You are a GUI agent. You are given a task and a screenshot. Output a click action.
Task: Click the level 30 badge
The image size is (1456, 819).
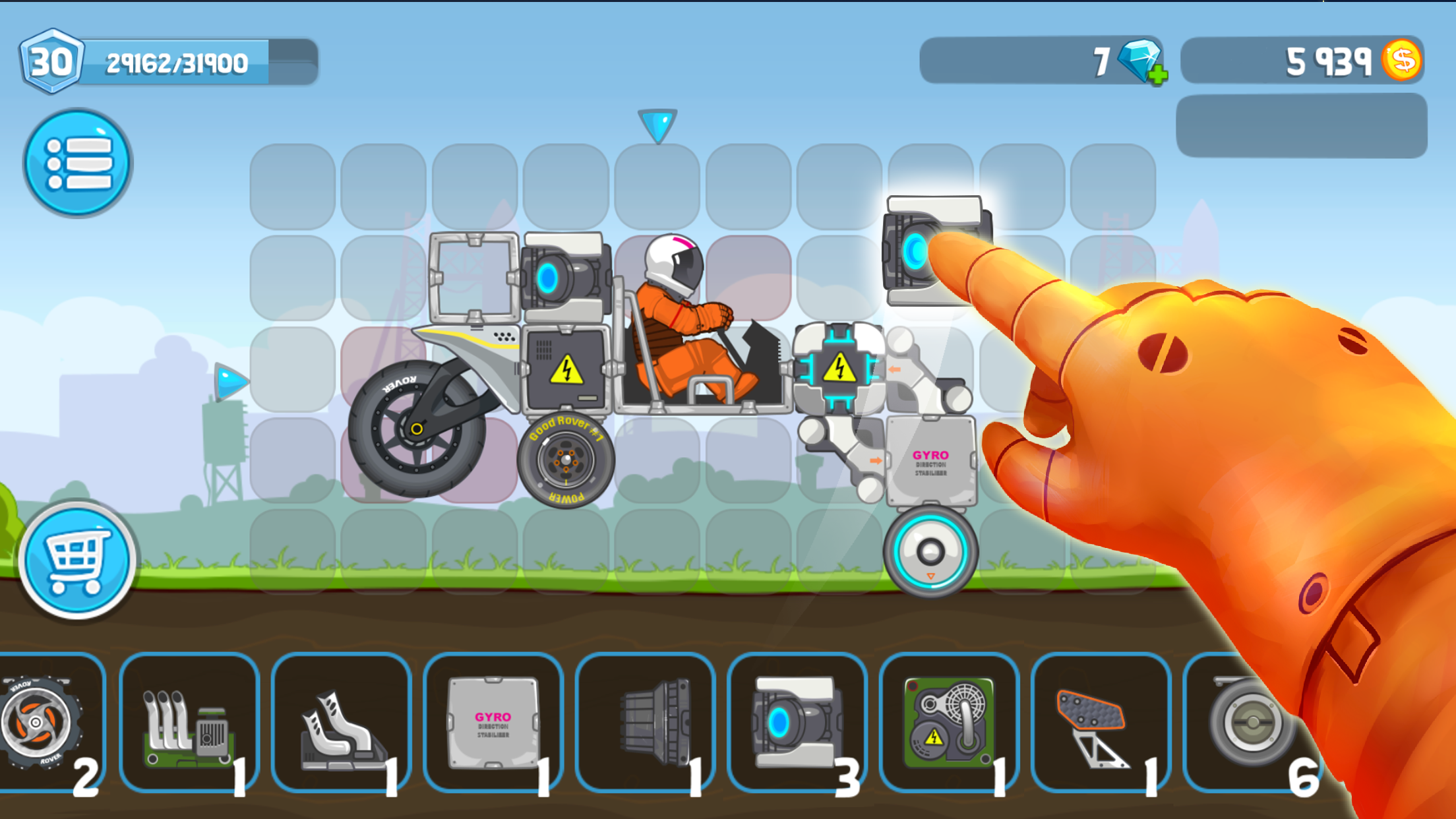coord(51,61)
